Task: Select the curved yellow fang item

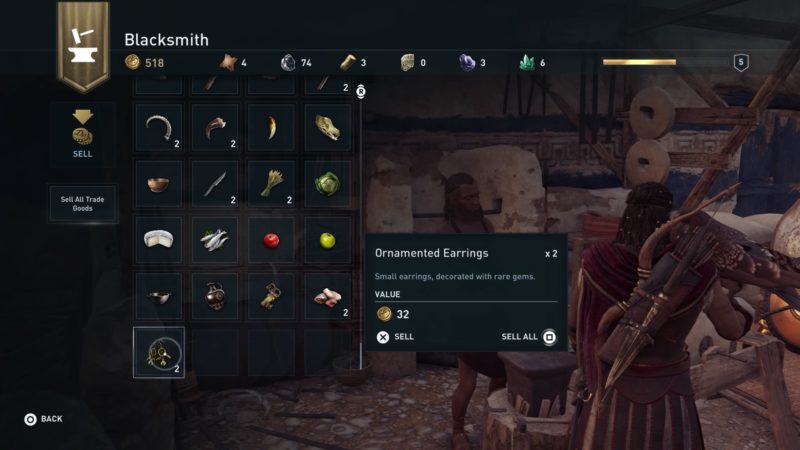Action: coord(270,128)
